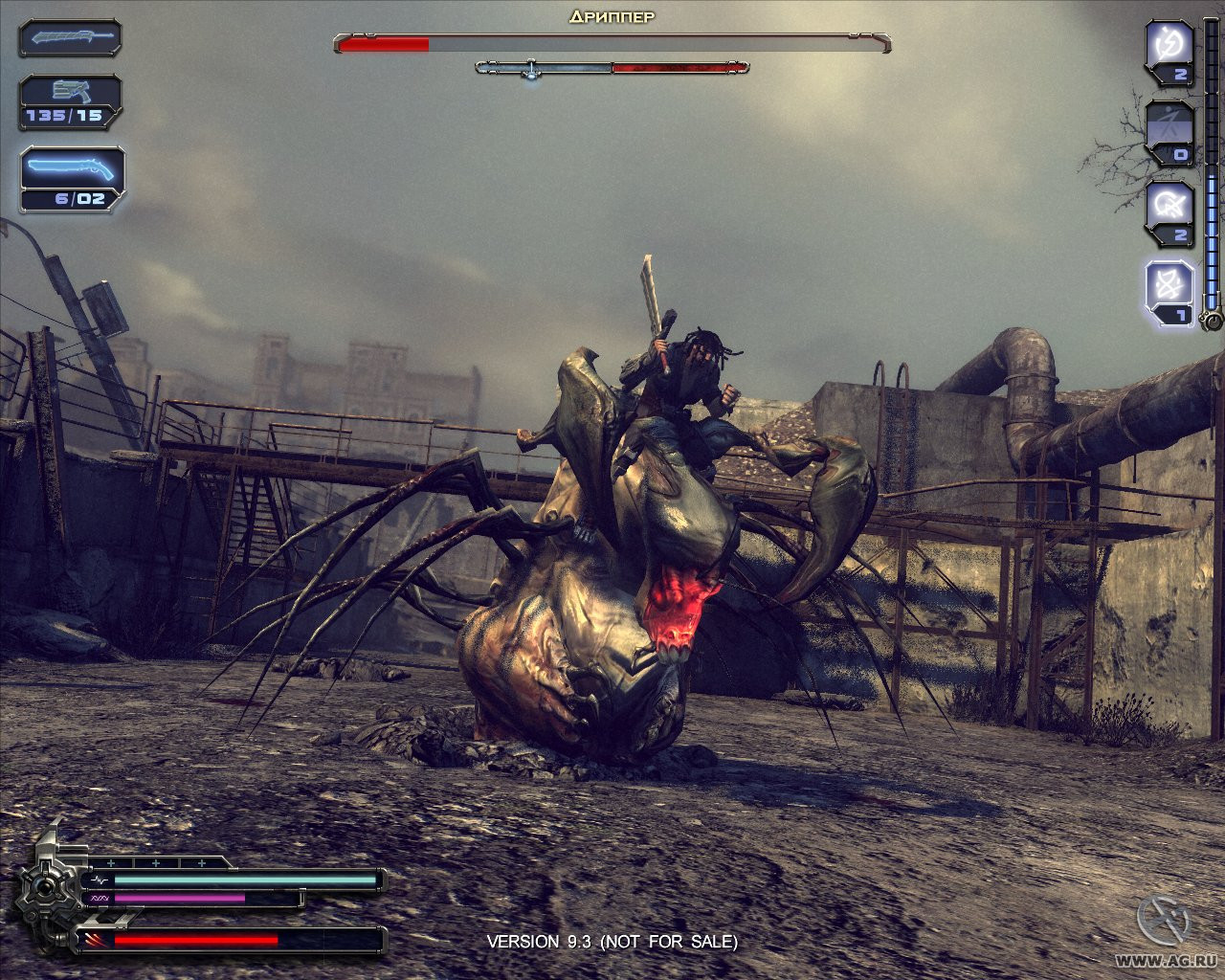Use the highlighted swirl ability showing 1
Viewport: 1225px width, 980px height.
[1170, 284]
